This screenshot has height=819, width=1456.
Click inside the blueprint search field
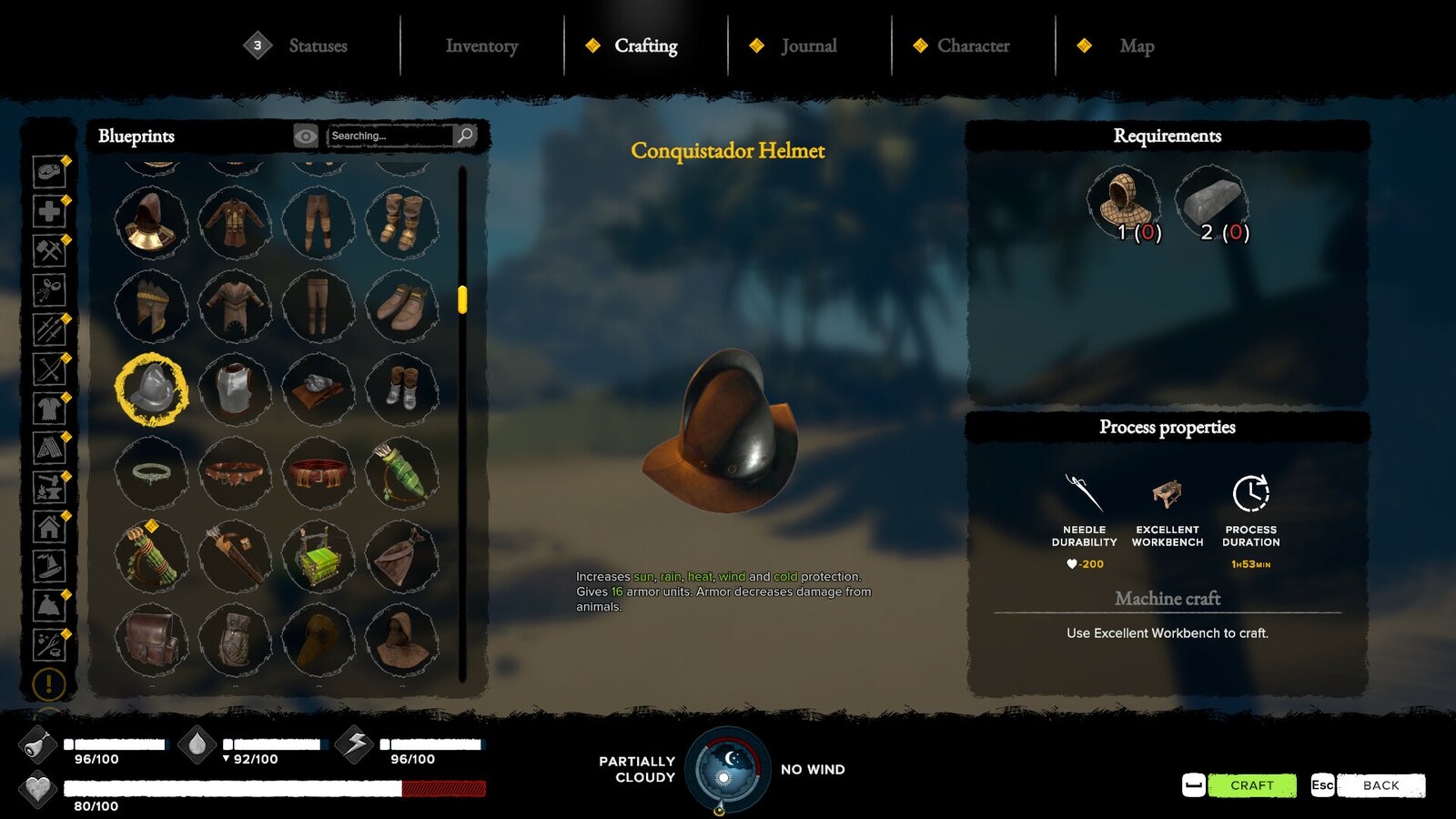coord(391,135)
